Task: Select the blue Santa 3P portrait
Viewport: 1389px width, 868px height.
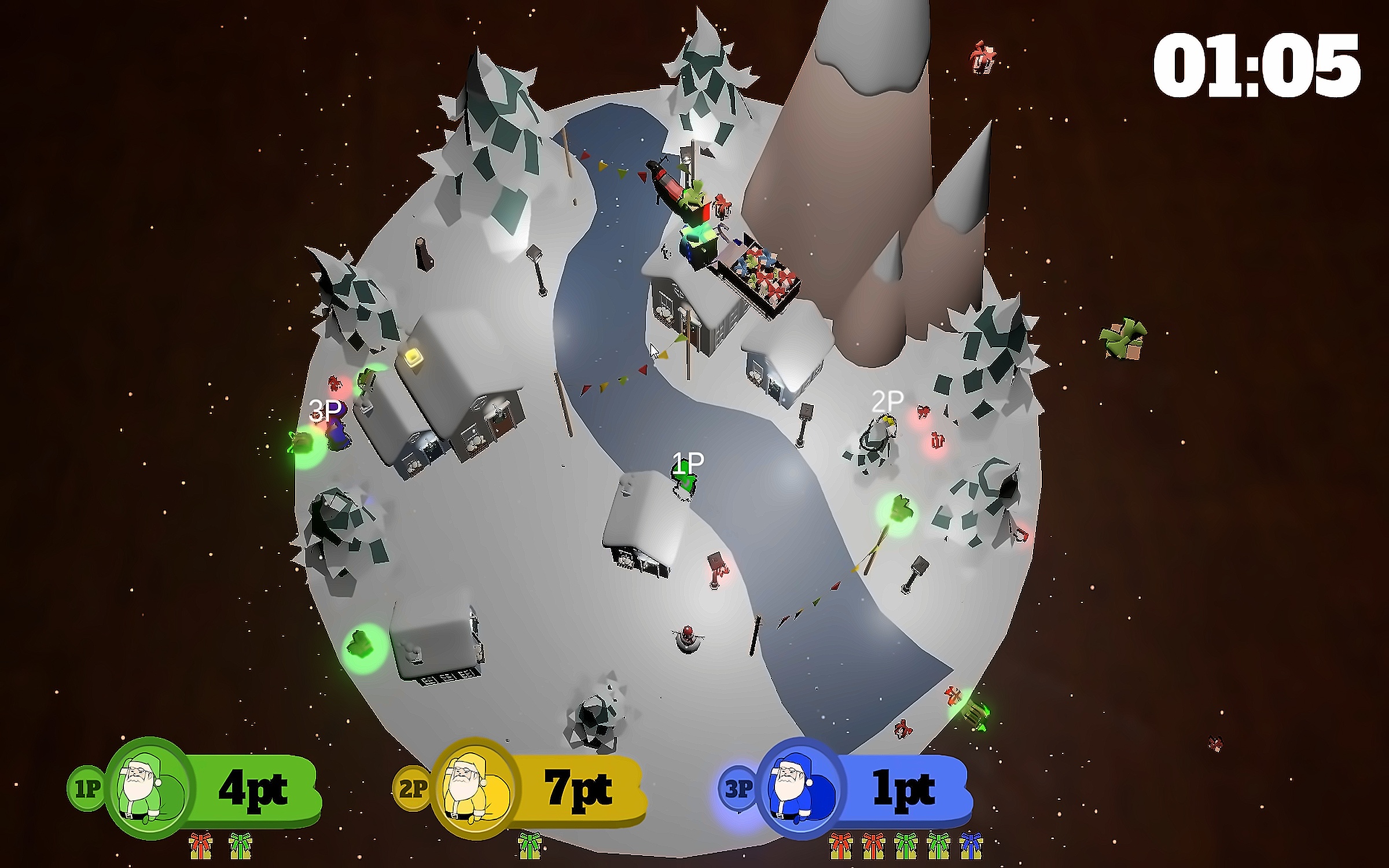Action: (x=800, y=788)
